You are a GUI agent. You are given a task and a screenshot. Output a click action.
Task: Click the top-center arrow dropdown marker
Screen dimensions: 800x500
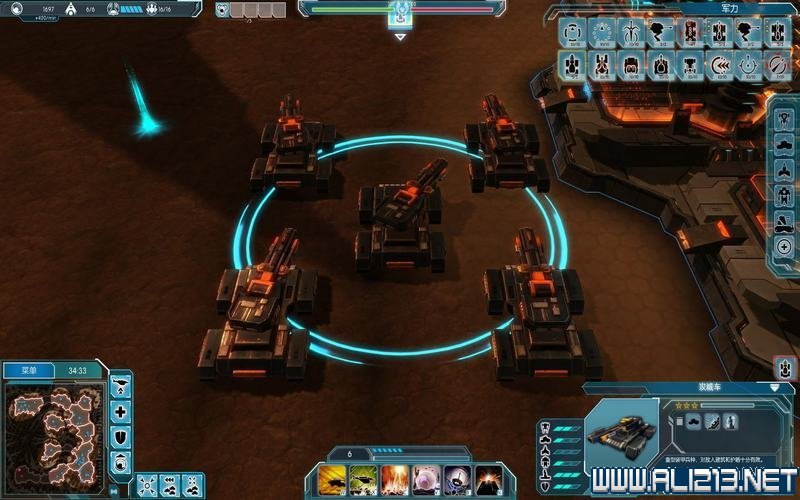pyautogui.click(x=400, y=37)
